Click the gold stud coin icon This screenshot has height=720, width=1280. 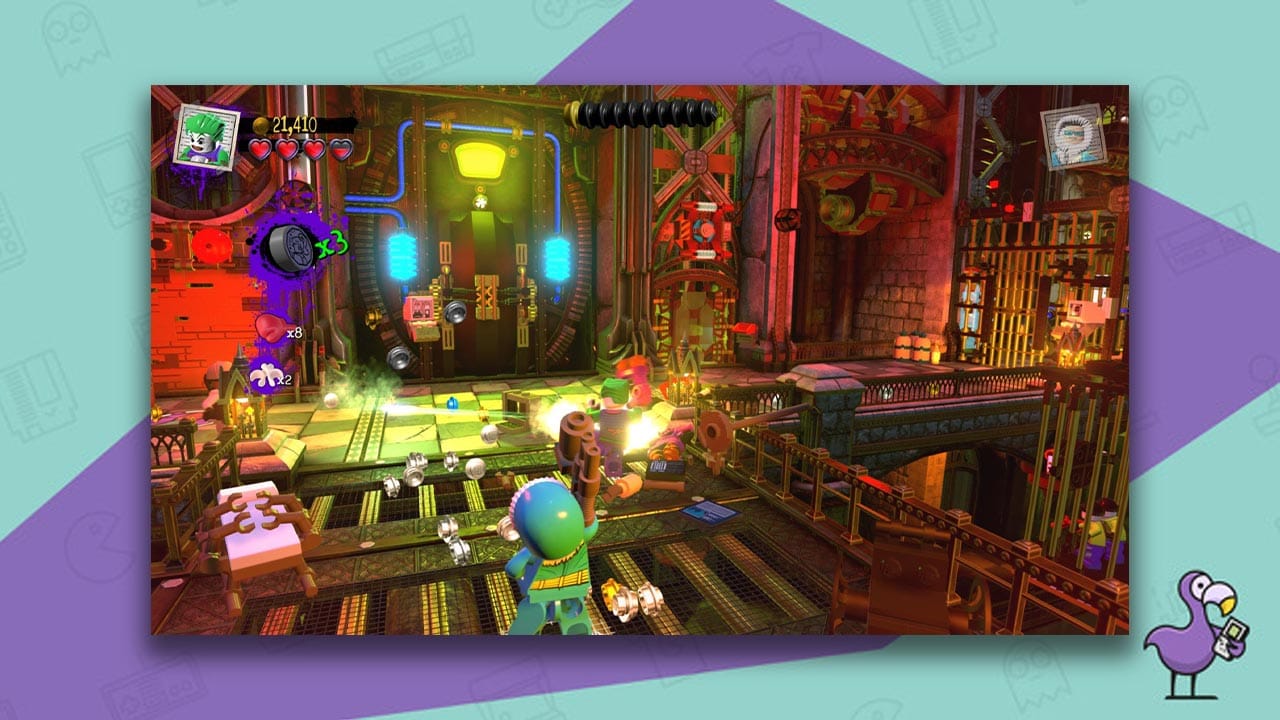[260, 123]
